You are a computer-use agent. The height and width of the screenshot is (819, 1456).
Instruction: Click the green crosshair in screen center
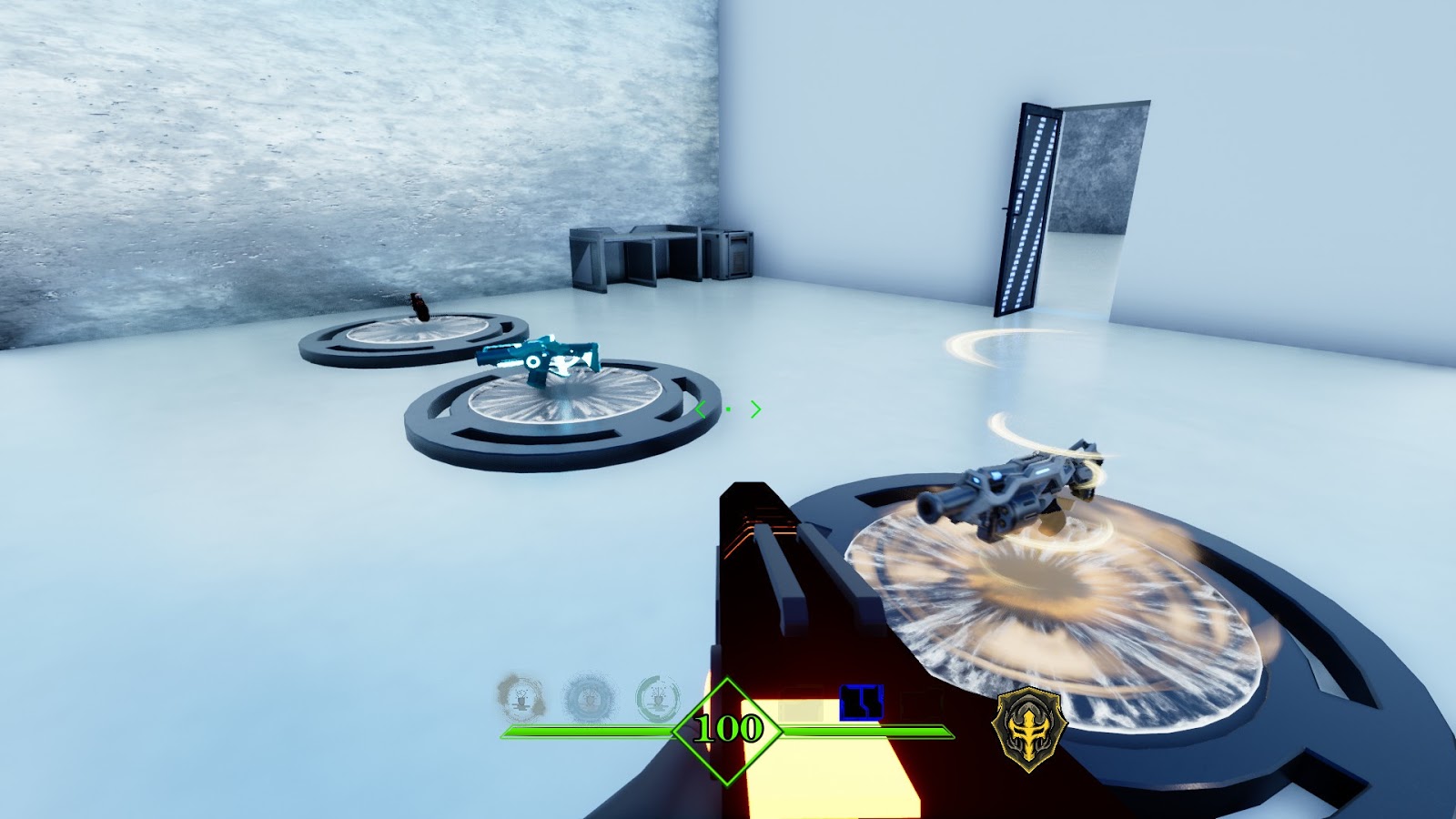[x=728, y=409]
